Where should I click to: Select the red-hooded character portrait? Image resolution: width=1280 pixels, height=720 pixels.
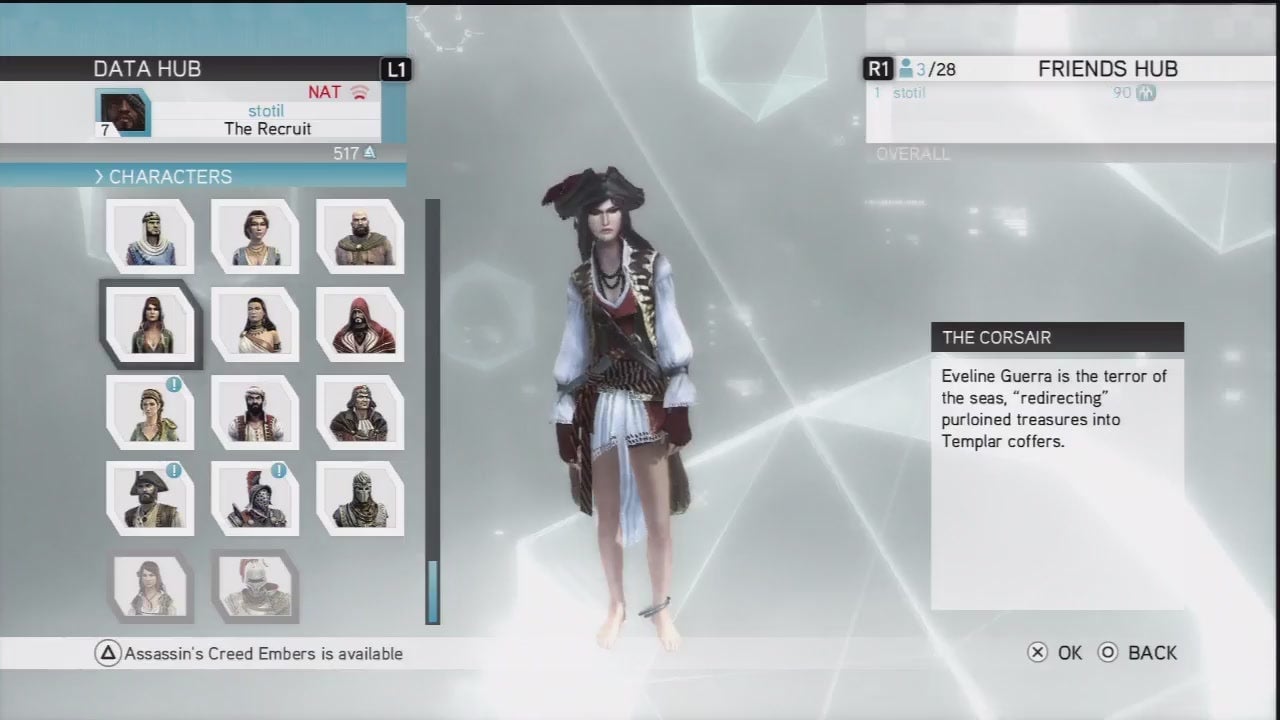coord(360,324)
